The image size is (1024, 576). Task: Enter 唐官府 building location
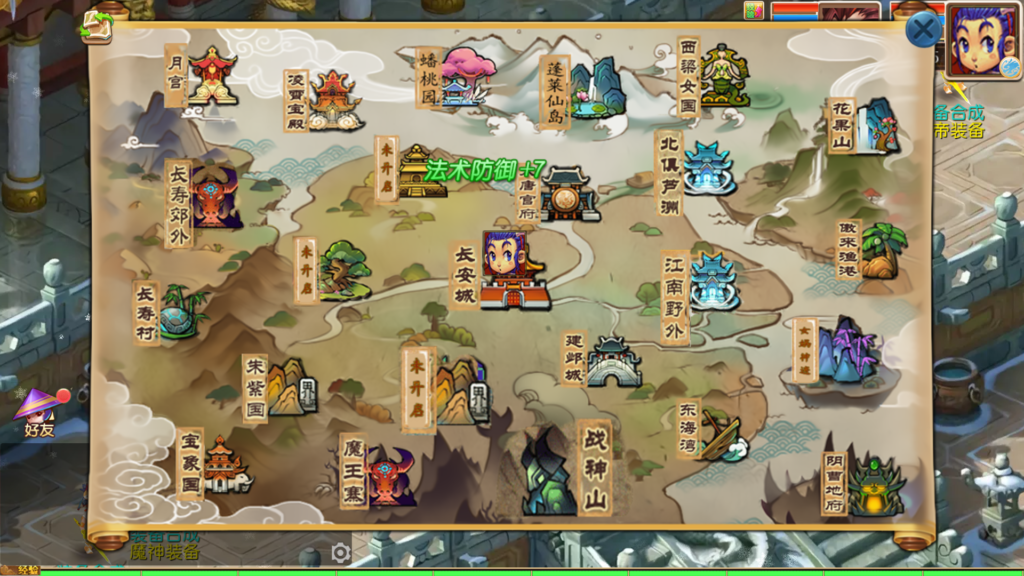(x=568, y=195)
